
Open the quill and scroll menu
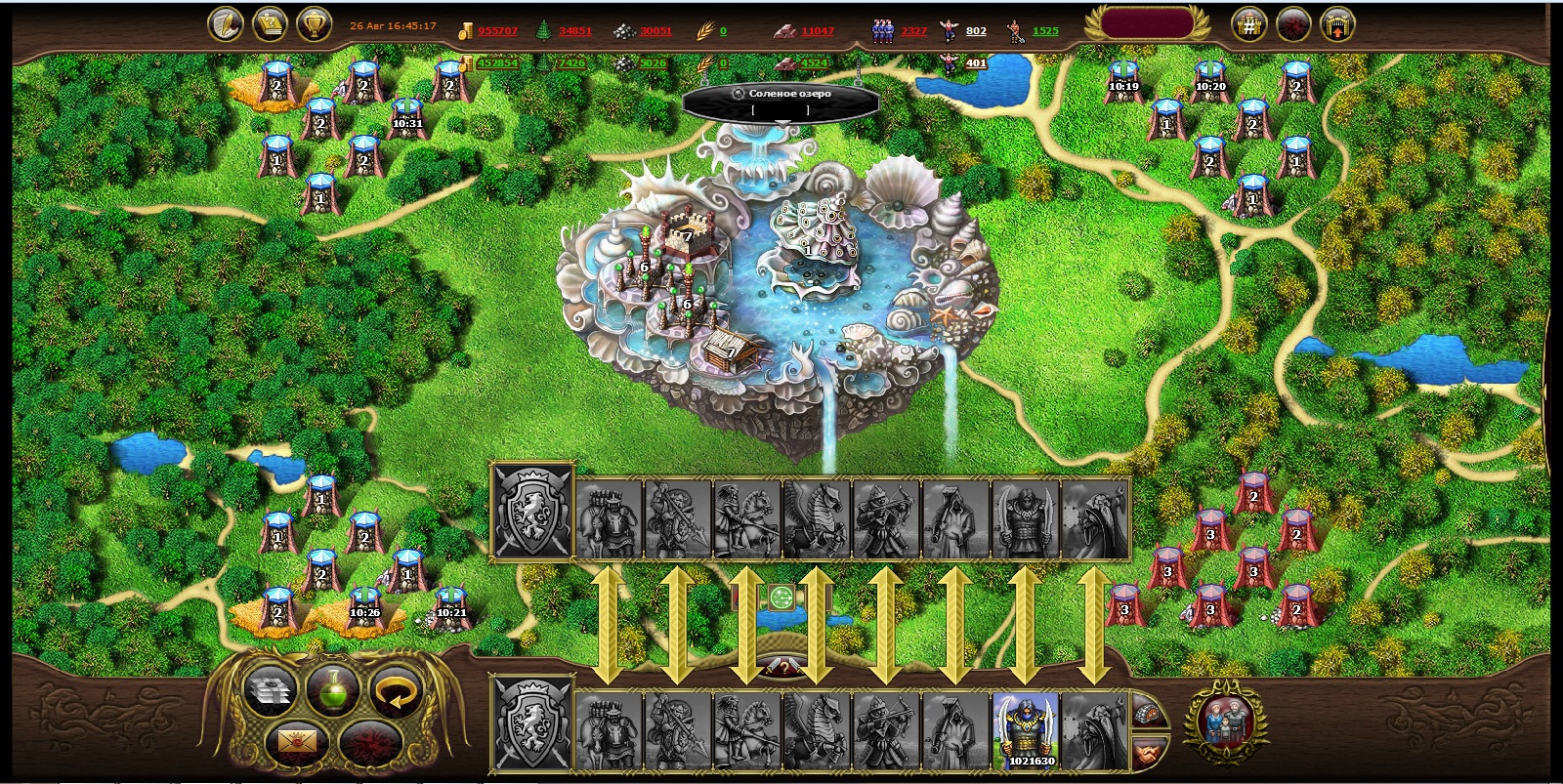click(227, 24)
